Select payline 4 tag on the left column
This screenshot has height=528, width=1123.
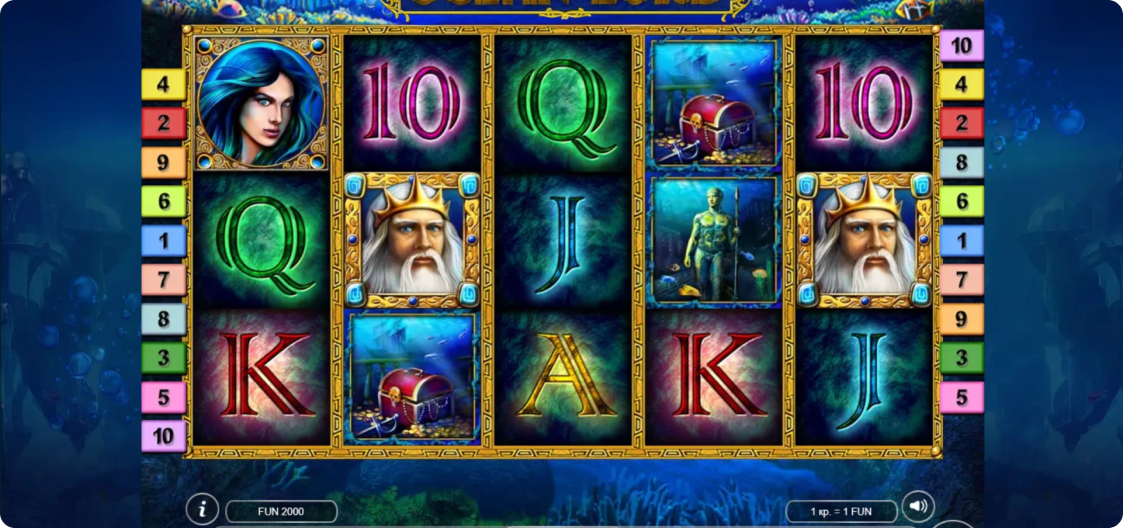[x=163, y=84]
